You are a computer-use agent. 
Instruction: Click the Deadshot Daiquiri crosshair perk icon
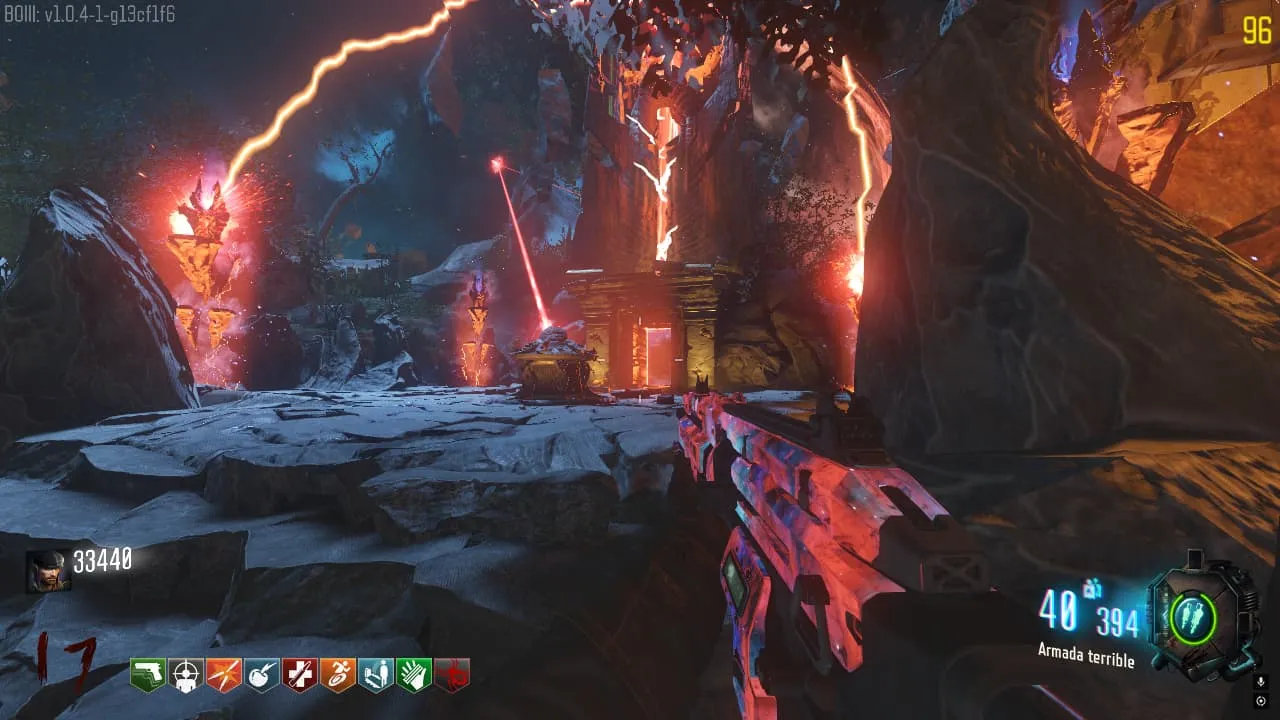pyautogui.click(x=185, y=675)
